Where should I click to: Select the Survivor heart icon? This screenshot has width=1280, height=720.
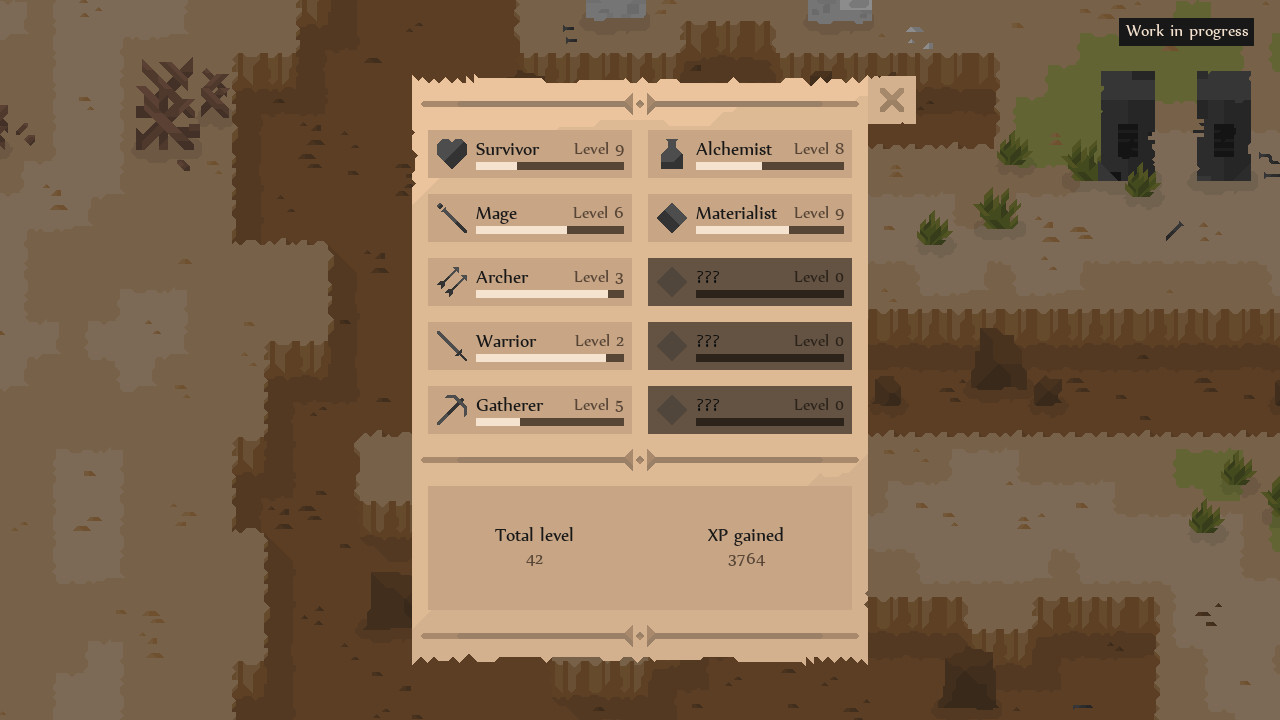tap(452, 154)
